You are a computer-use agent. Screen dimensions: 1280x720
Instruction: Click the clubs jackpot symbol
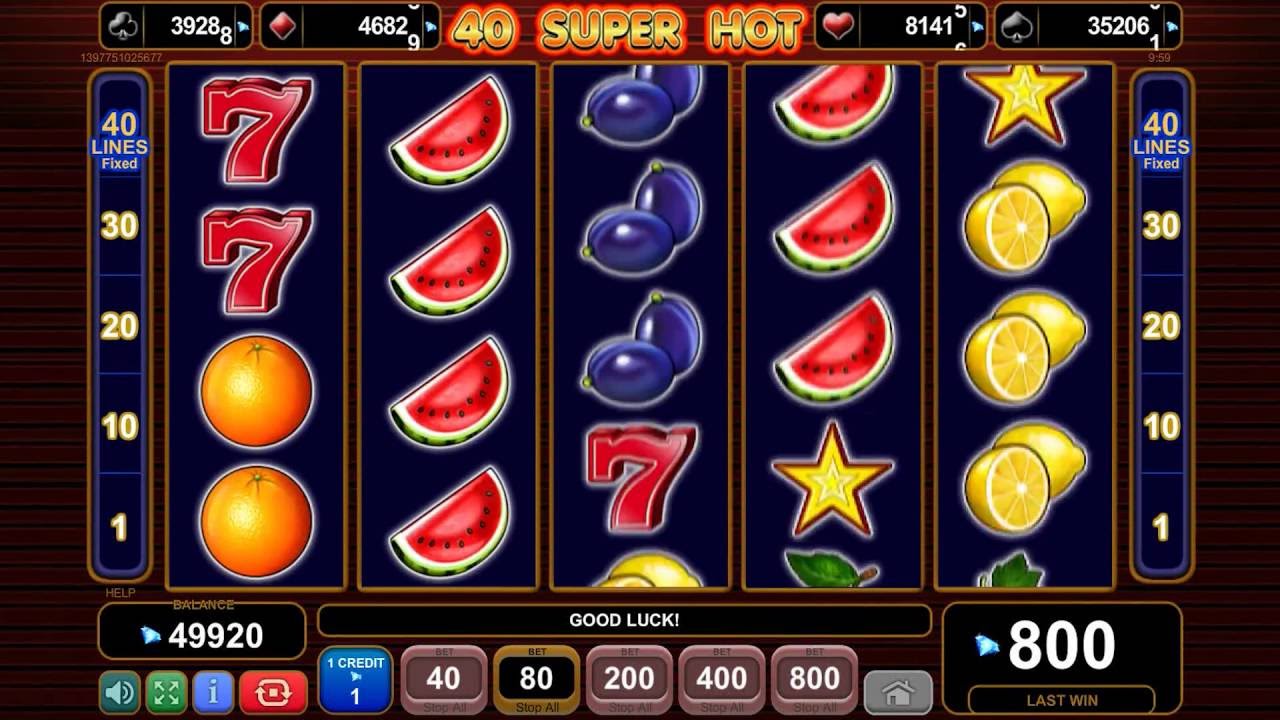(x=122, y=26)
